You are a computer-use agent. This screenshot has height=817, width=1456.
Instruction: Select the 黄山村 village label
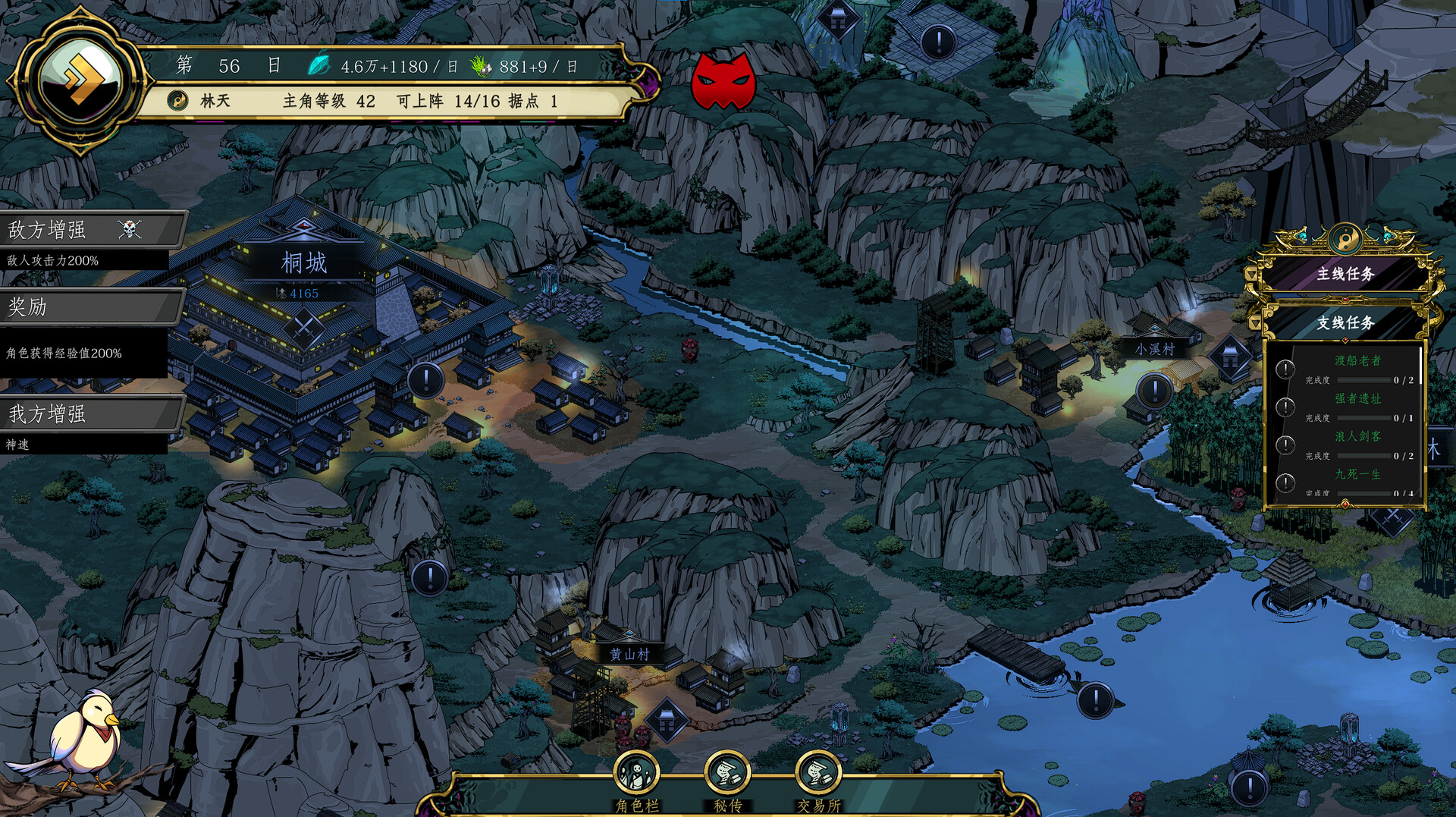[629, 654]
